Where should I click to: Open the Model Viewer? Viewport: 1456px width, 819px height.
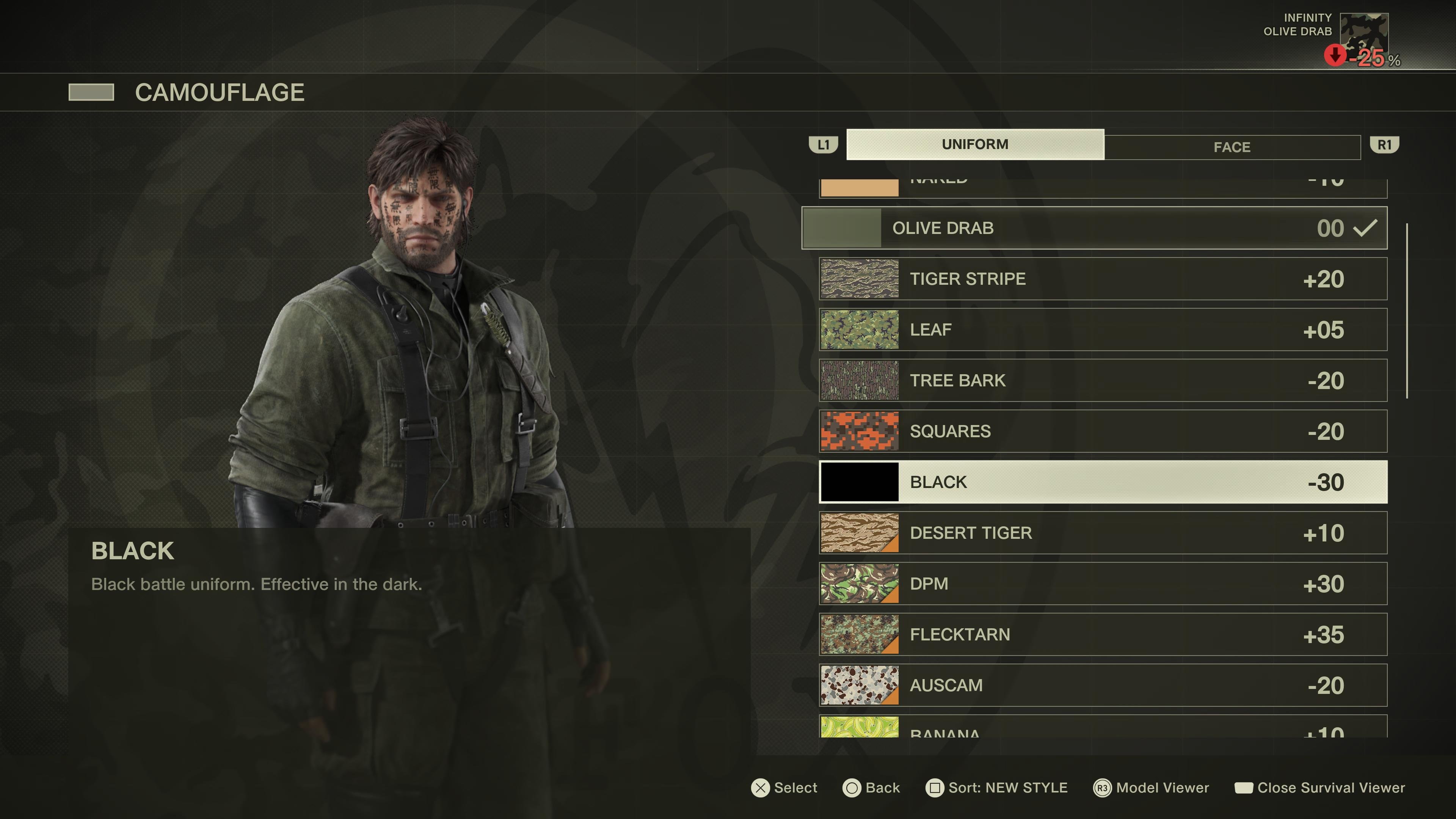(x=1152, y=788)
